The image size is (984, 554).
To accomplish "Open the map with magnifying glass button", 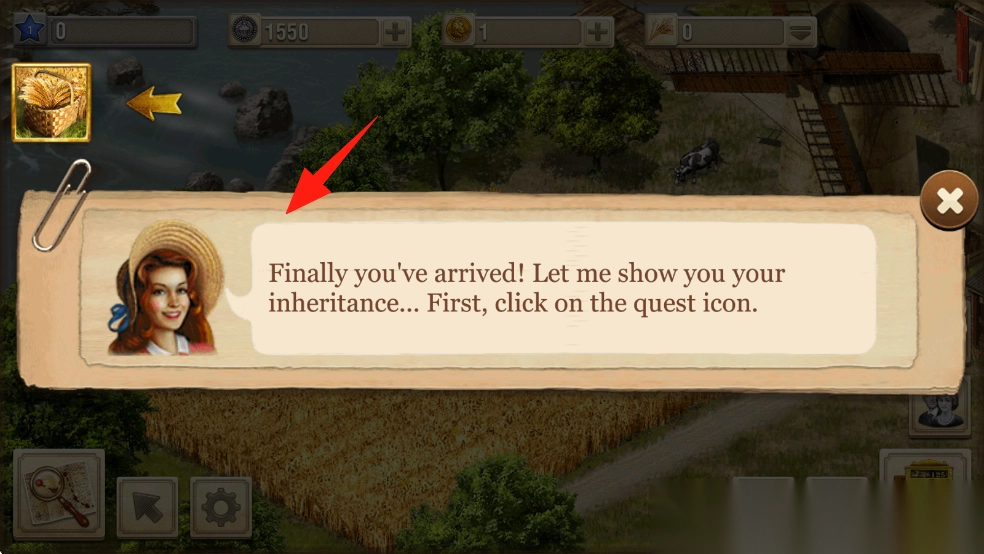I will click(59, 494).
